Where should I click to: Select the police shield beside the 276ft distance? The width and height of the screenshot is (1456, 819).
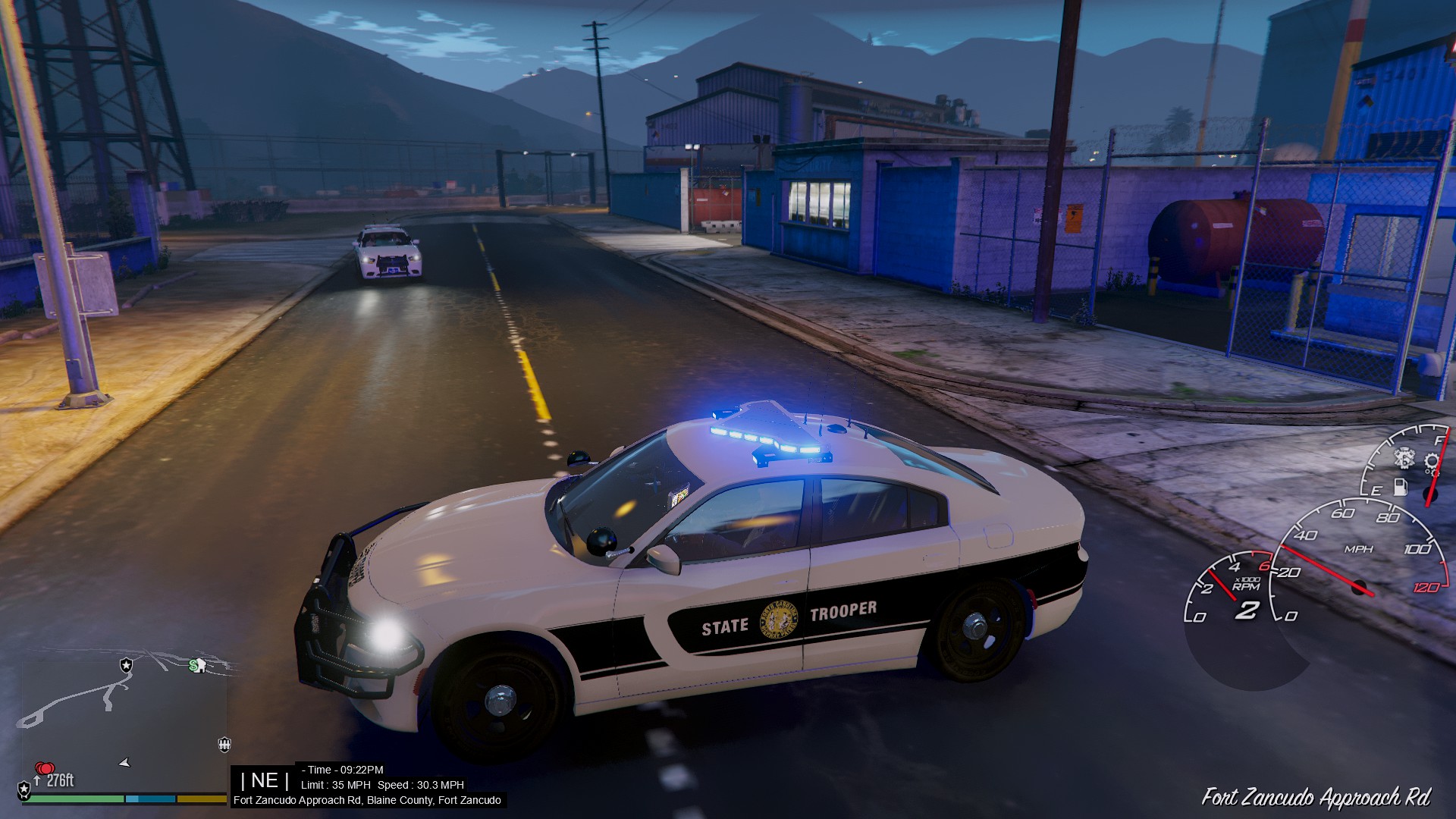click(24, 789)
